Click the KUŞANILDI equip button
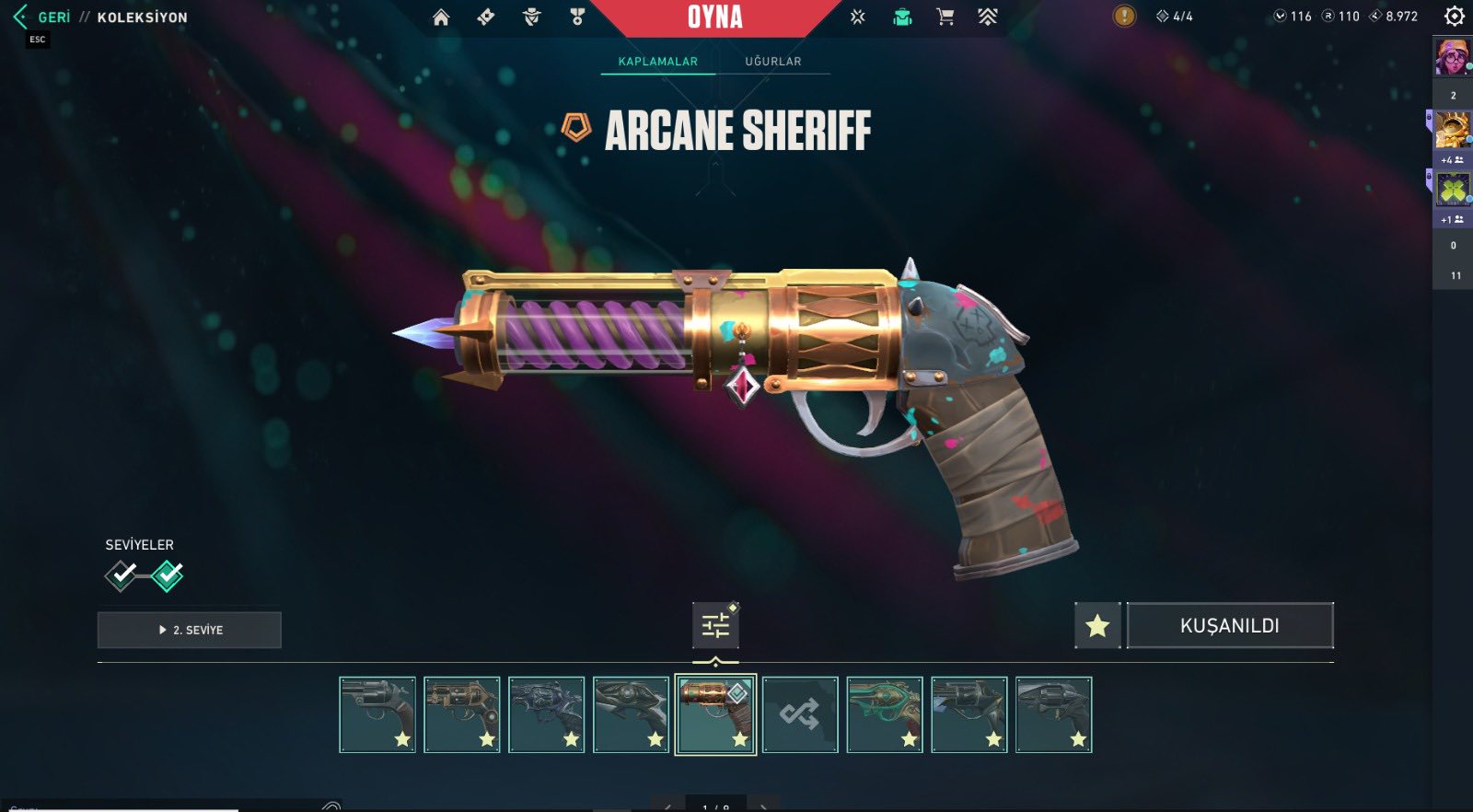The height and width of the screenshot is (812, 1473). pyautogui.click(x=1230, y=626)
